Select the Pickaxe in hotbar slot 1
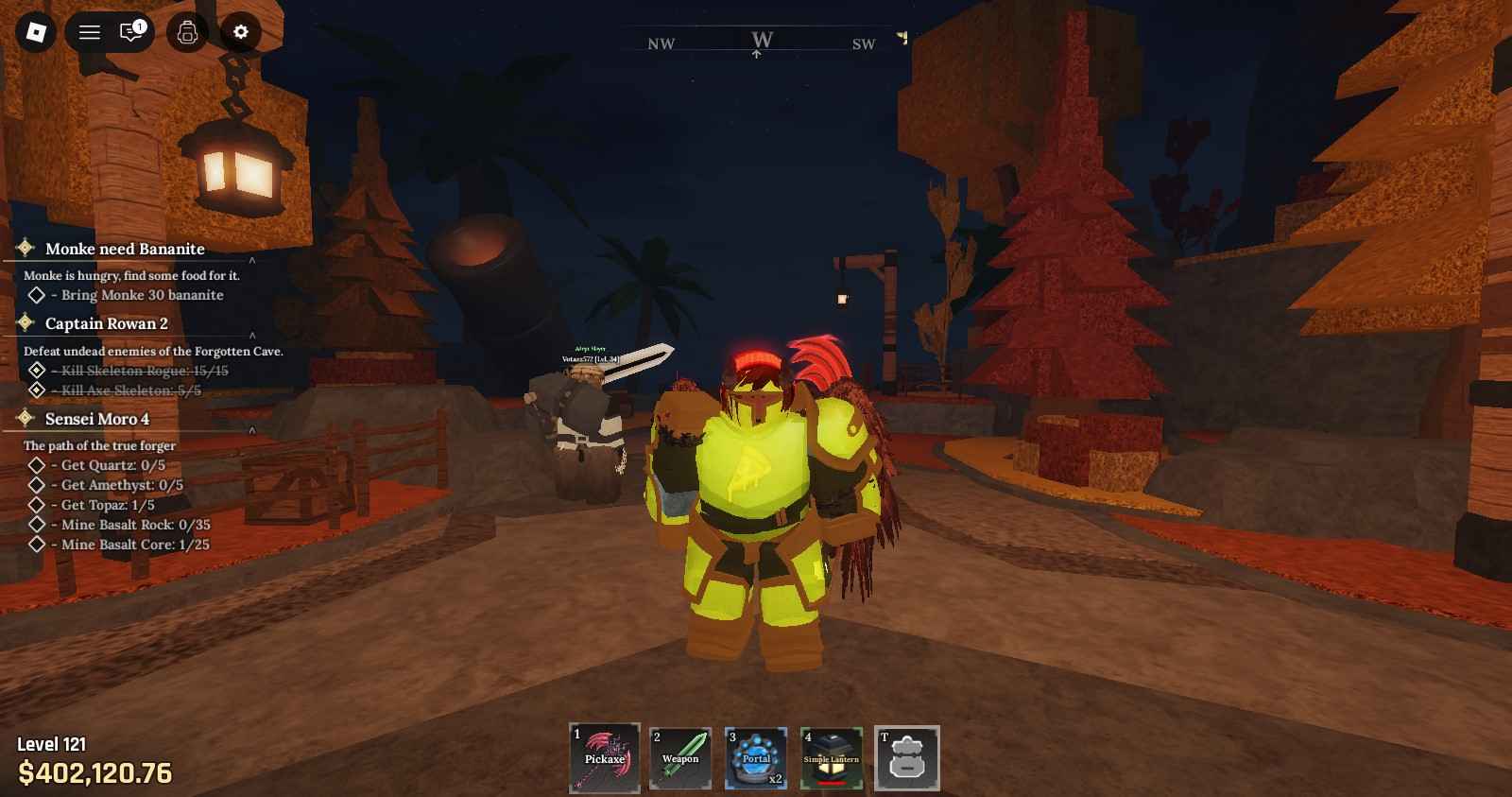This screenshot has height=797, width=1512. tap(604, 756)
